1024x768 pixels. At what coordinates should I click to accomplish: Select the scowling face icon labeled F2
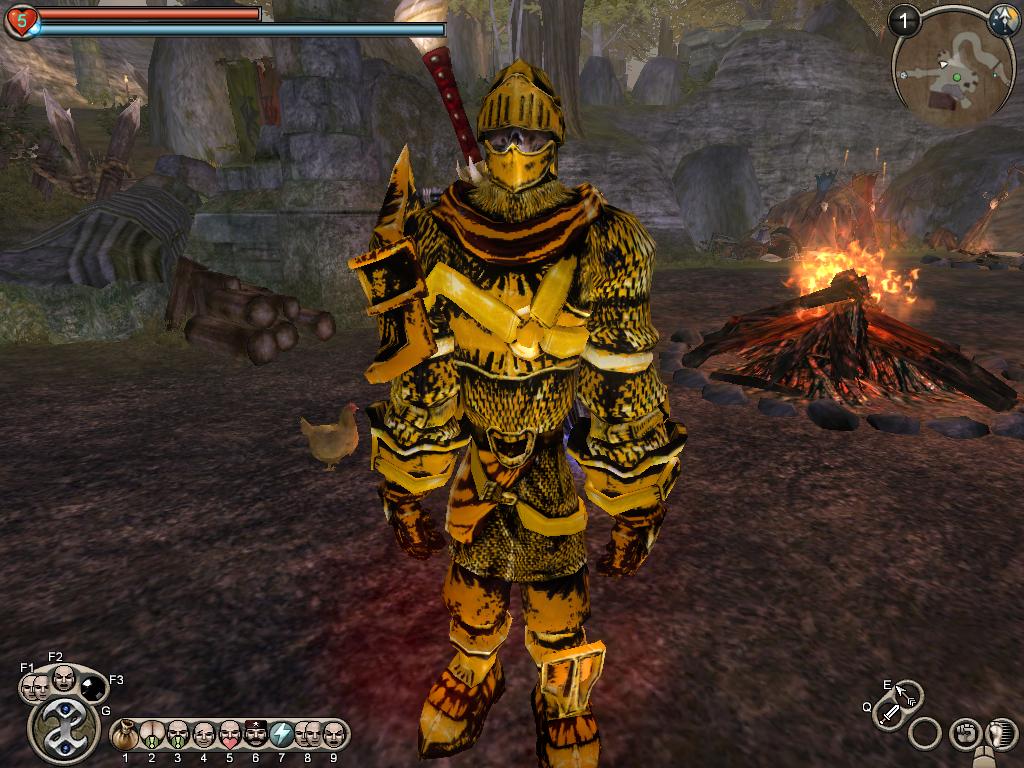(64, 679)
